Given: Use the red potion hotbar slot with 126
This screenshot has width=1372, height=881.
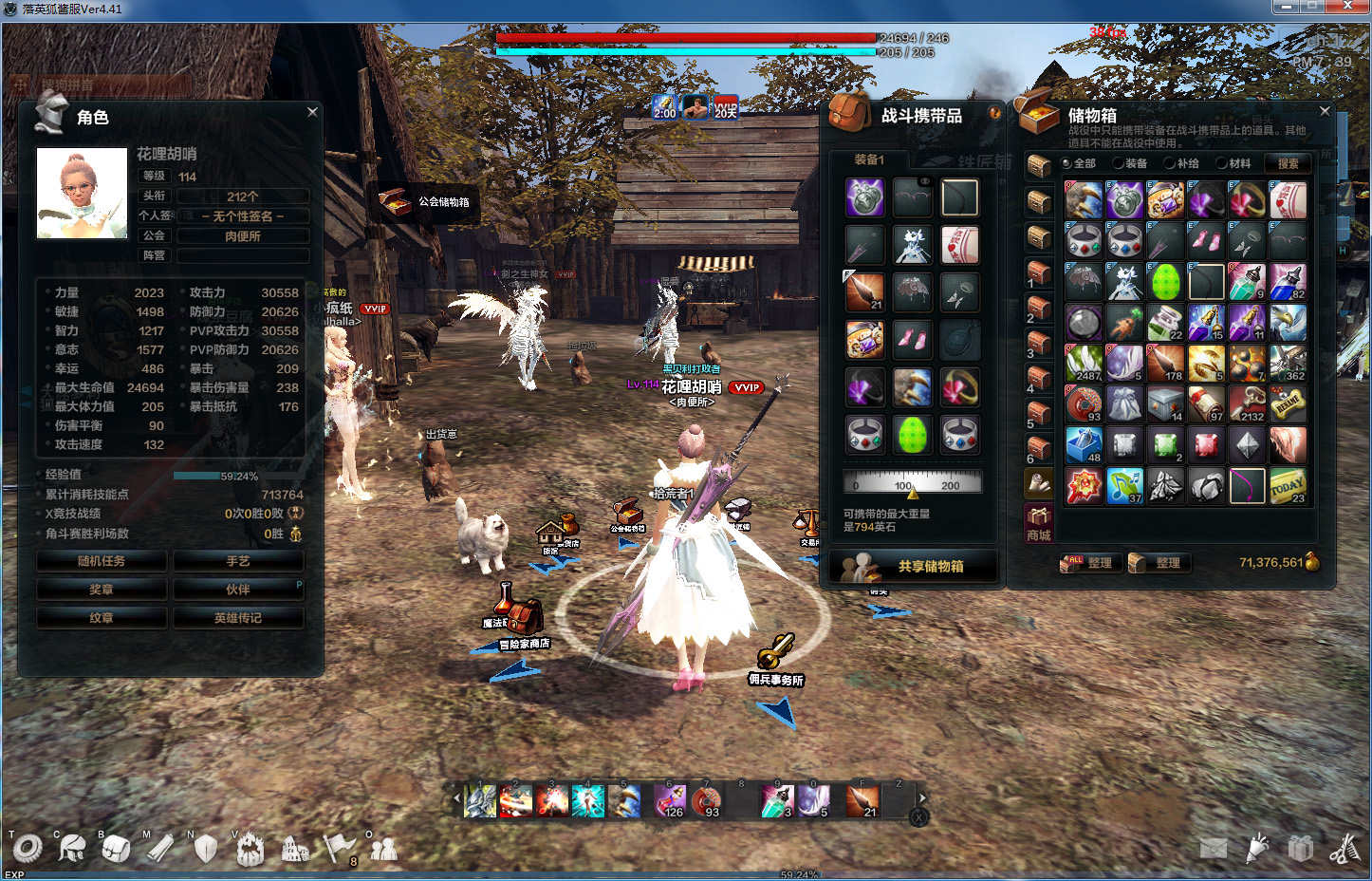Looking at the screenshot, I should (670, 801).
